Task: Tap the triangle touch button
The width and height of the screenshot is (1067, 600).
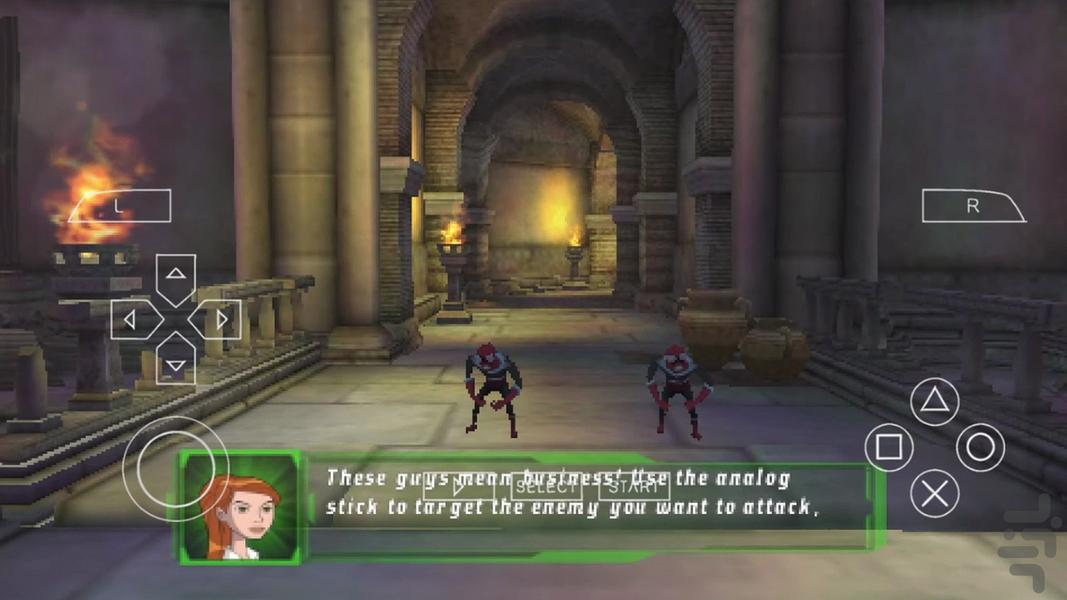Action: pos(934,402)
